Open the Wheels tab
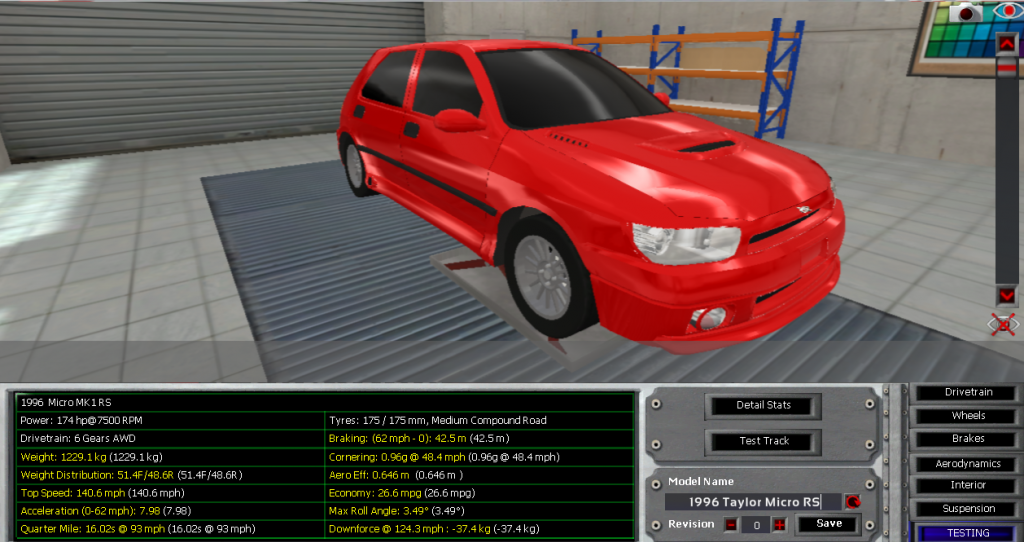 pyautogui.click(x=968, y=415)
